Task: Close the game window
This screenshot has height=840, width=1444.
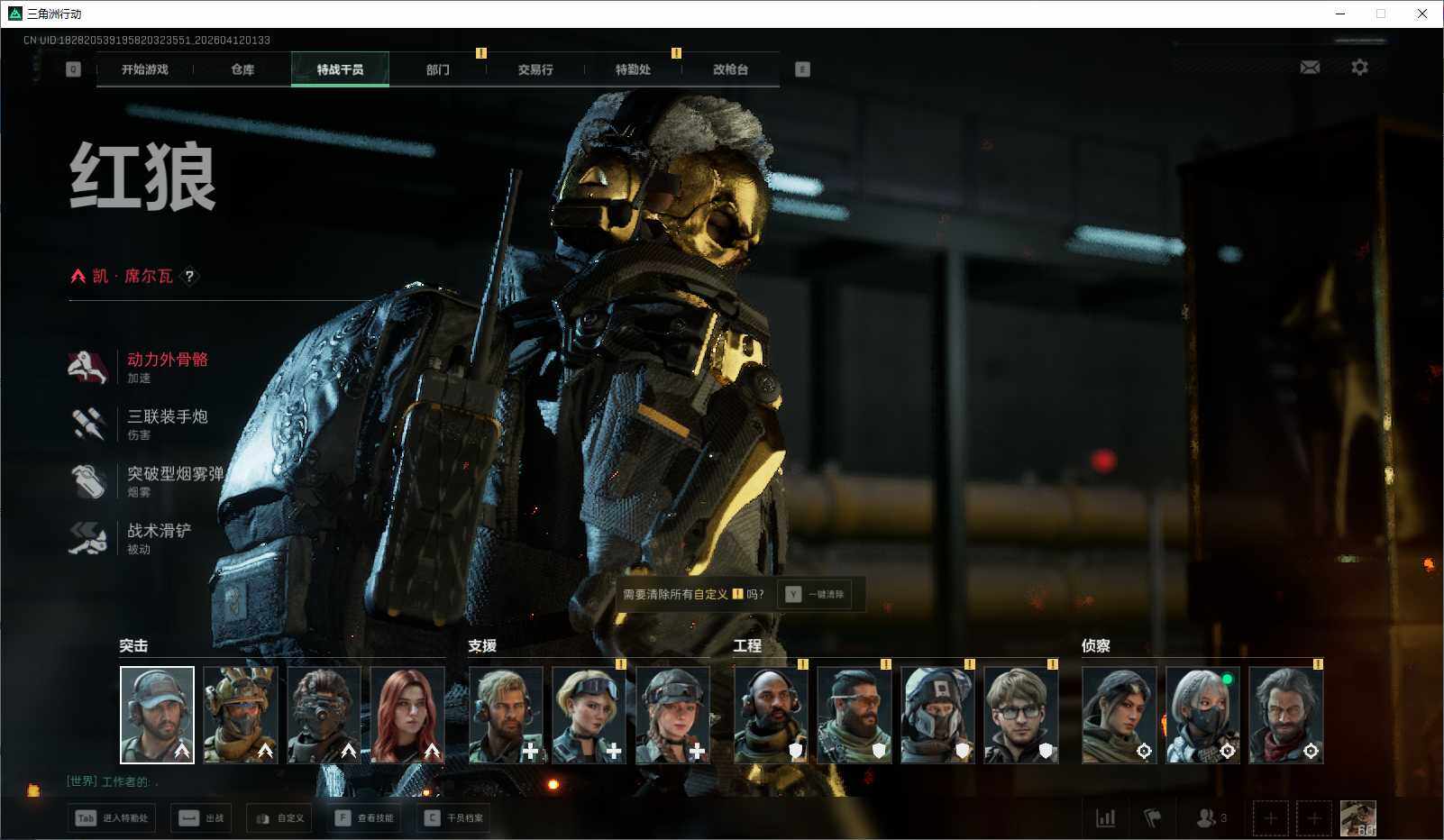Action: 1422,14
